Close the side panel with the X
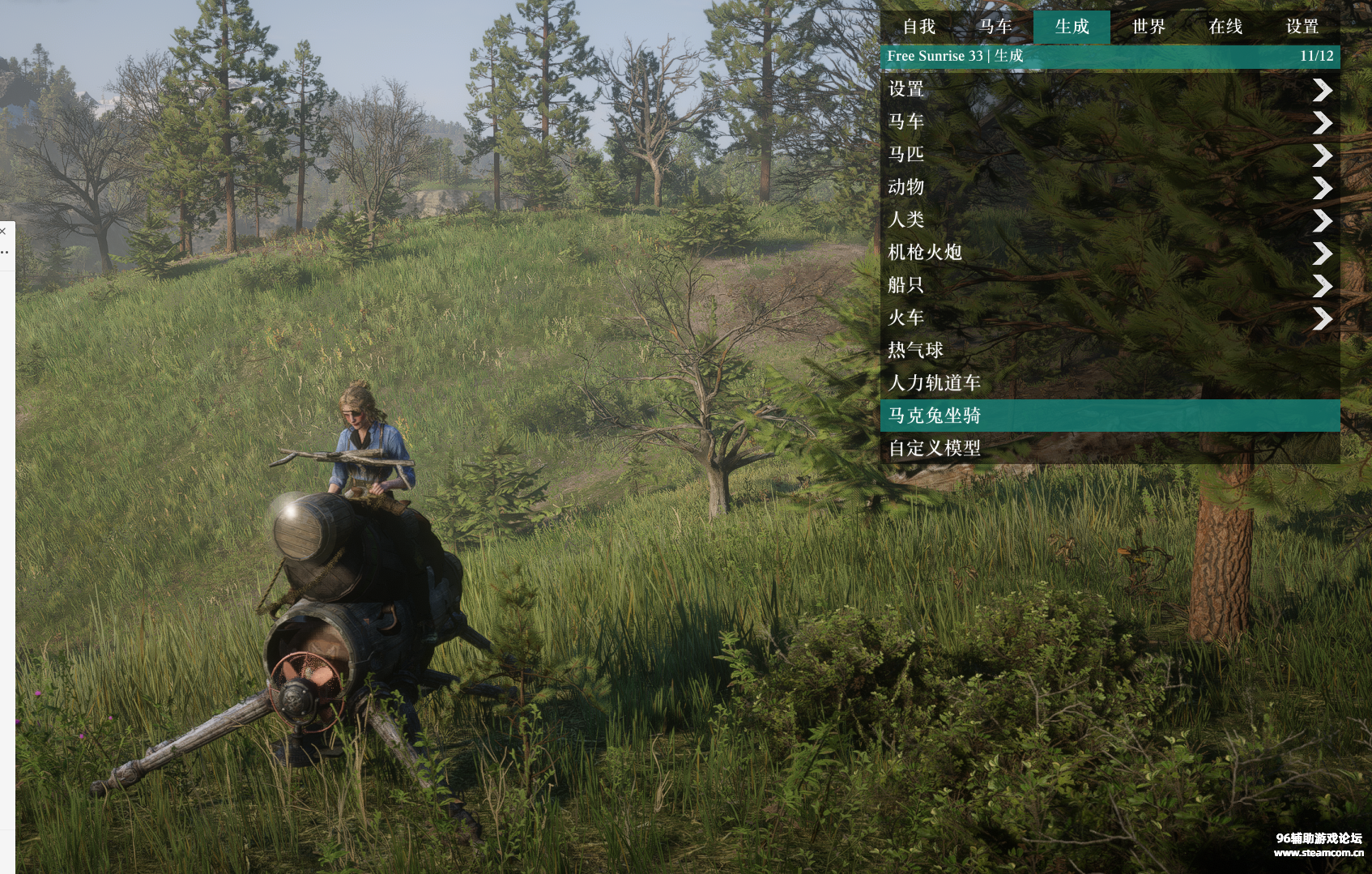The height and width of the screenshot is (874, 1372). click(x=3, y=231)
